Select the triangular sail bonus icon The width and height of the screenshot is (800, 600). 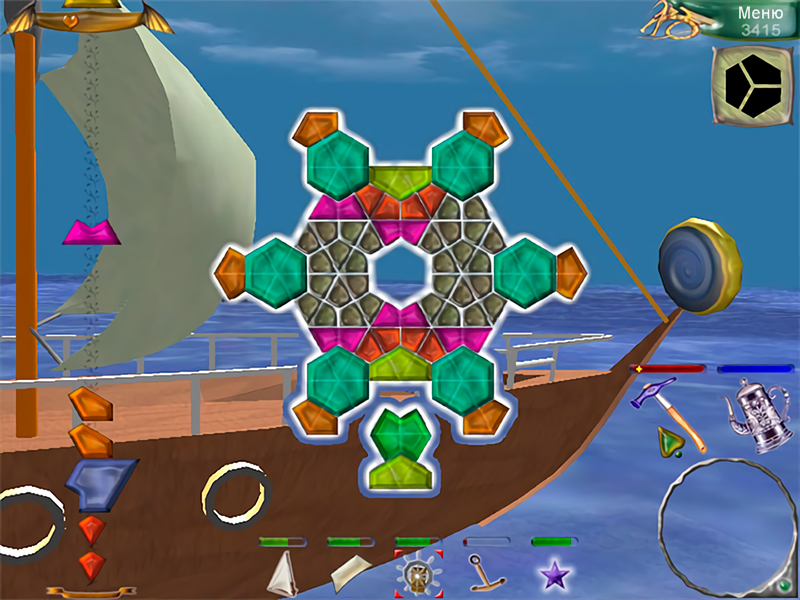(285, 574)
